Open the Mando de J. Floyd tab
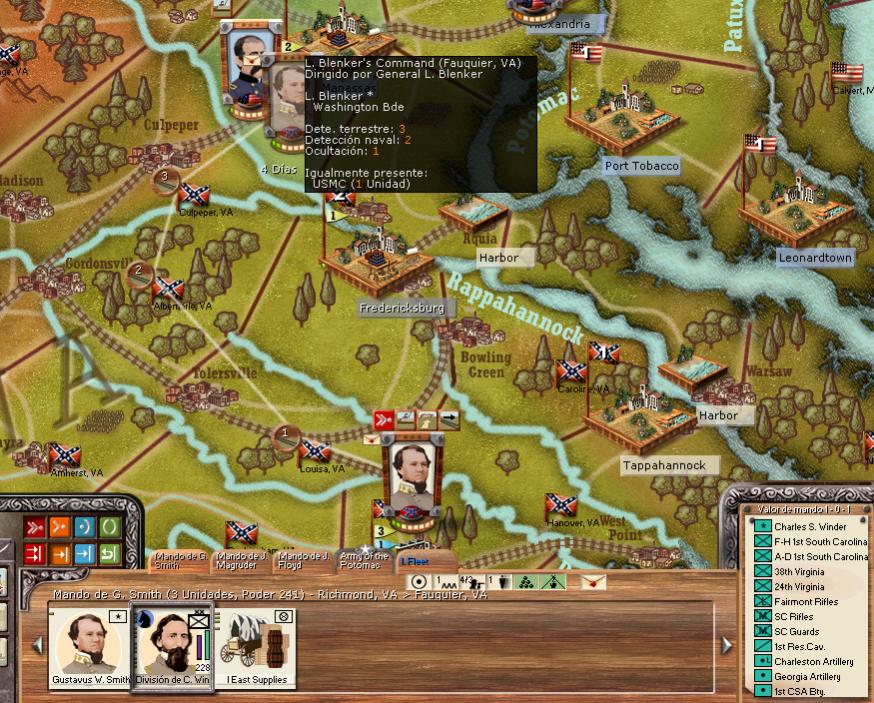This screenshot has height=703, width=874. coord(303,560)
